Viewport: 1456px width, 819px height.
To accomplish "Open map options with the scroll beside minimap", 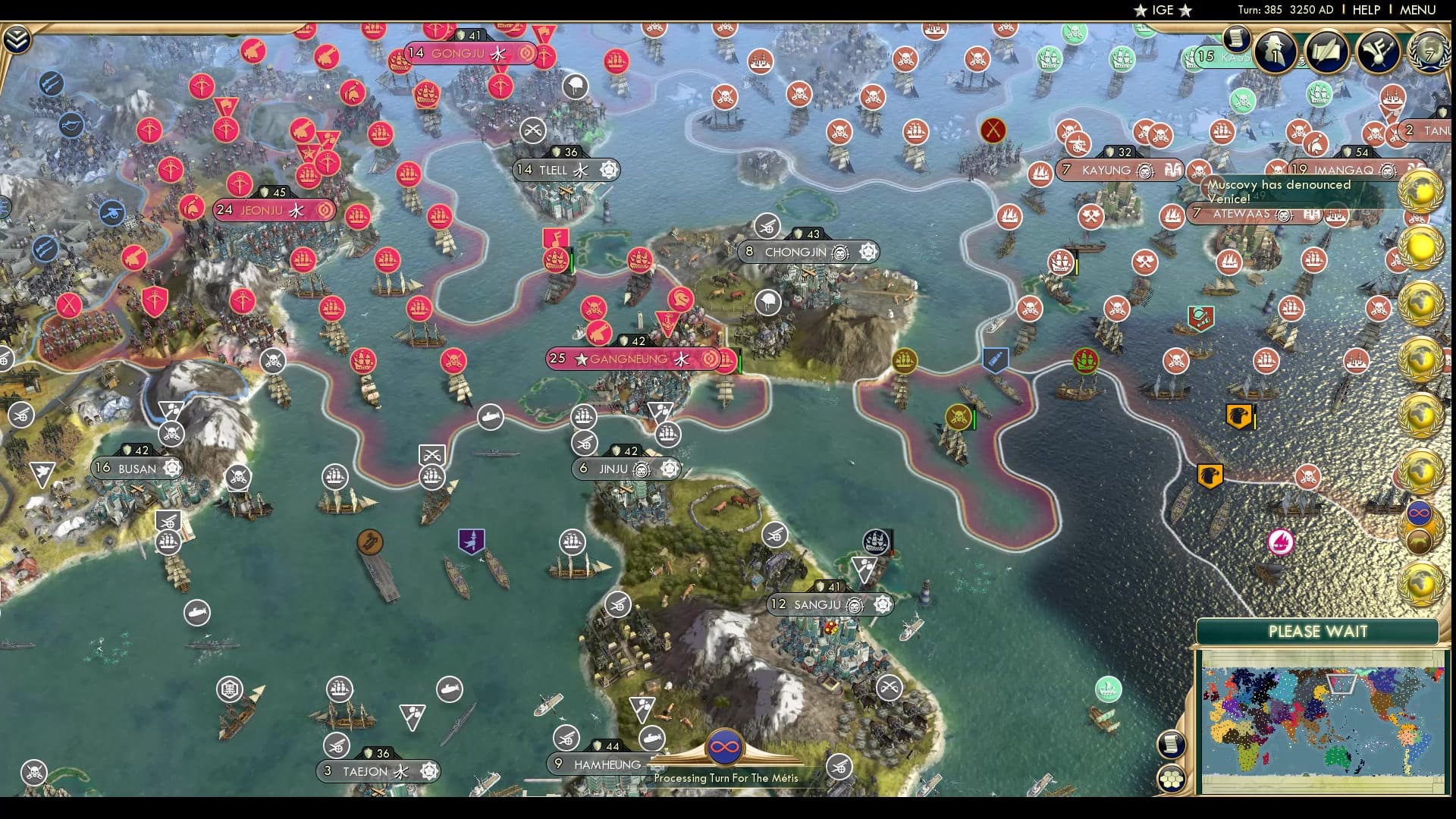I will click(1170, 743).
